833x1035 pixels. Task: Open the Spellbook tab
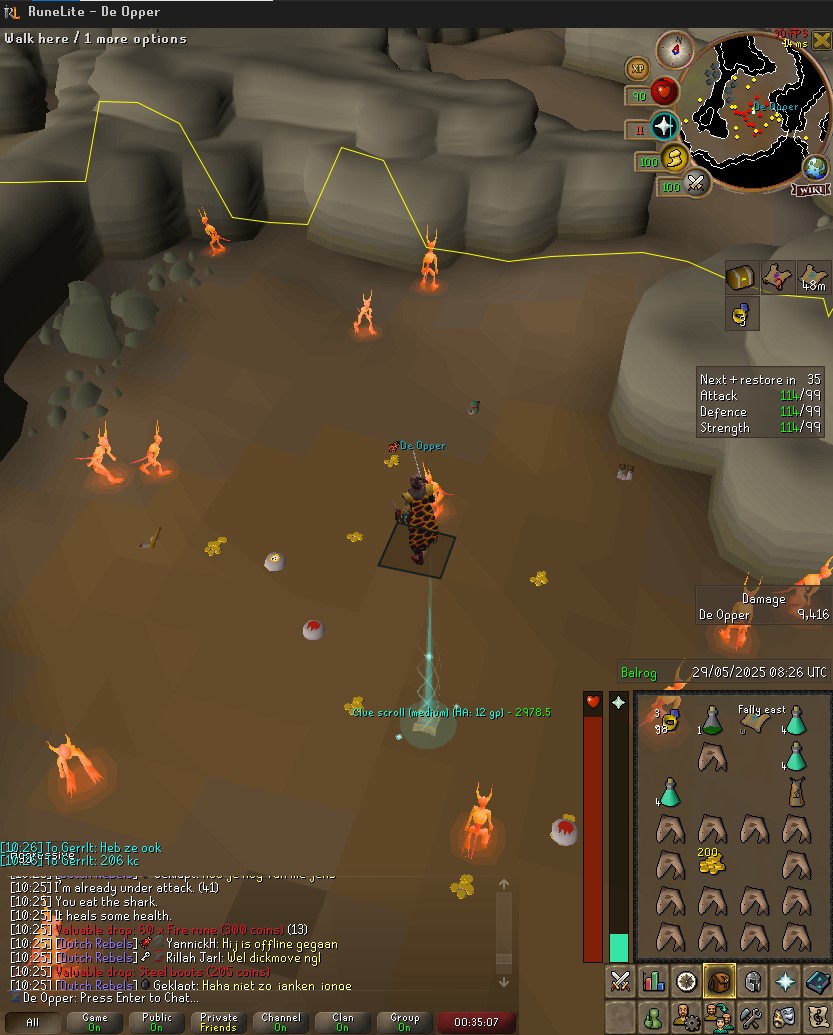[819, 981]
